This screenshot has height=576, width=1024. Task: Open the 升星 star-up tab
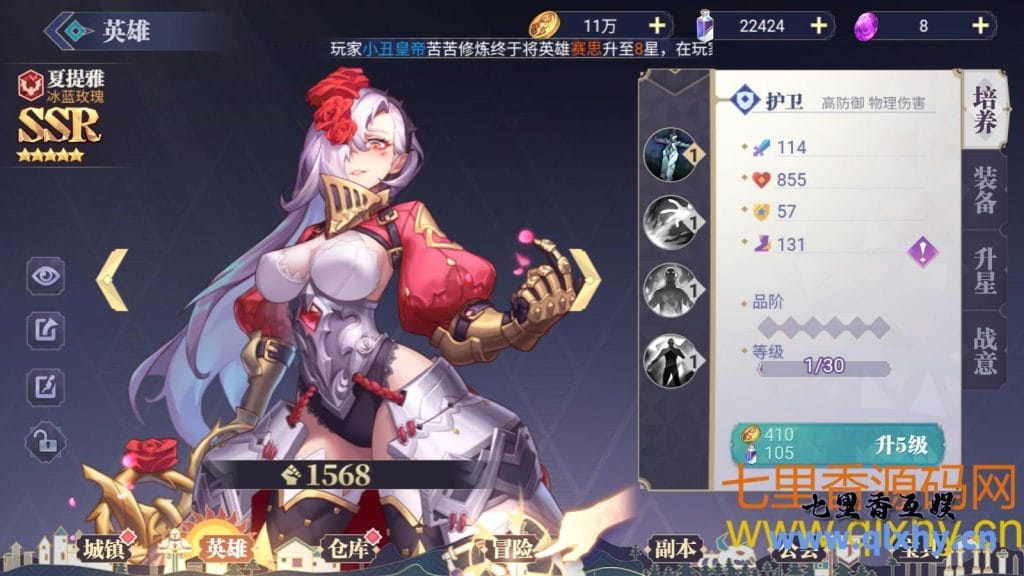click(985, 270)
